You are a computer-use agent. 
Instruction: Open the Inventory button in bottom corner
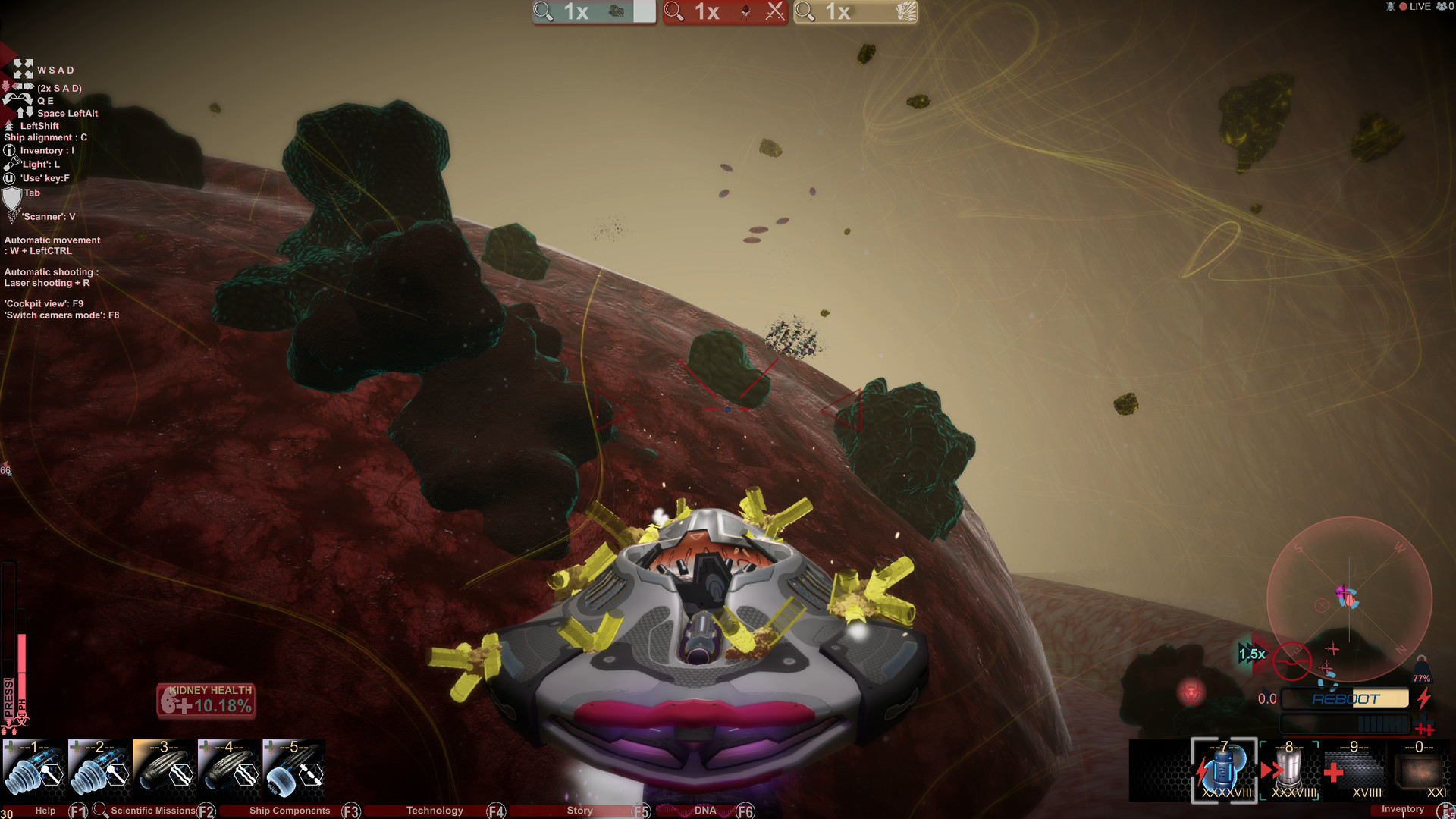pyautogui.click(x=1403, y=810)
